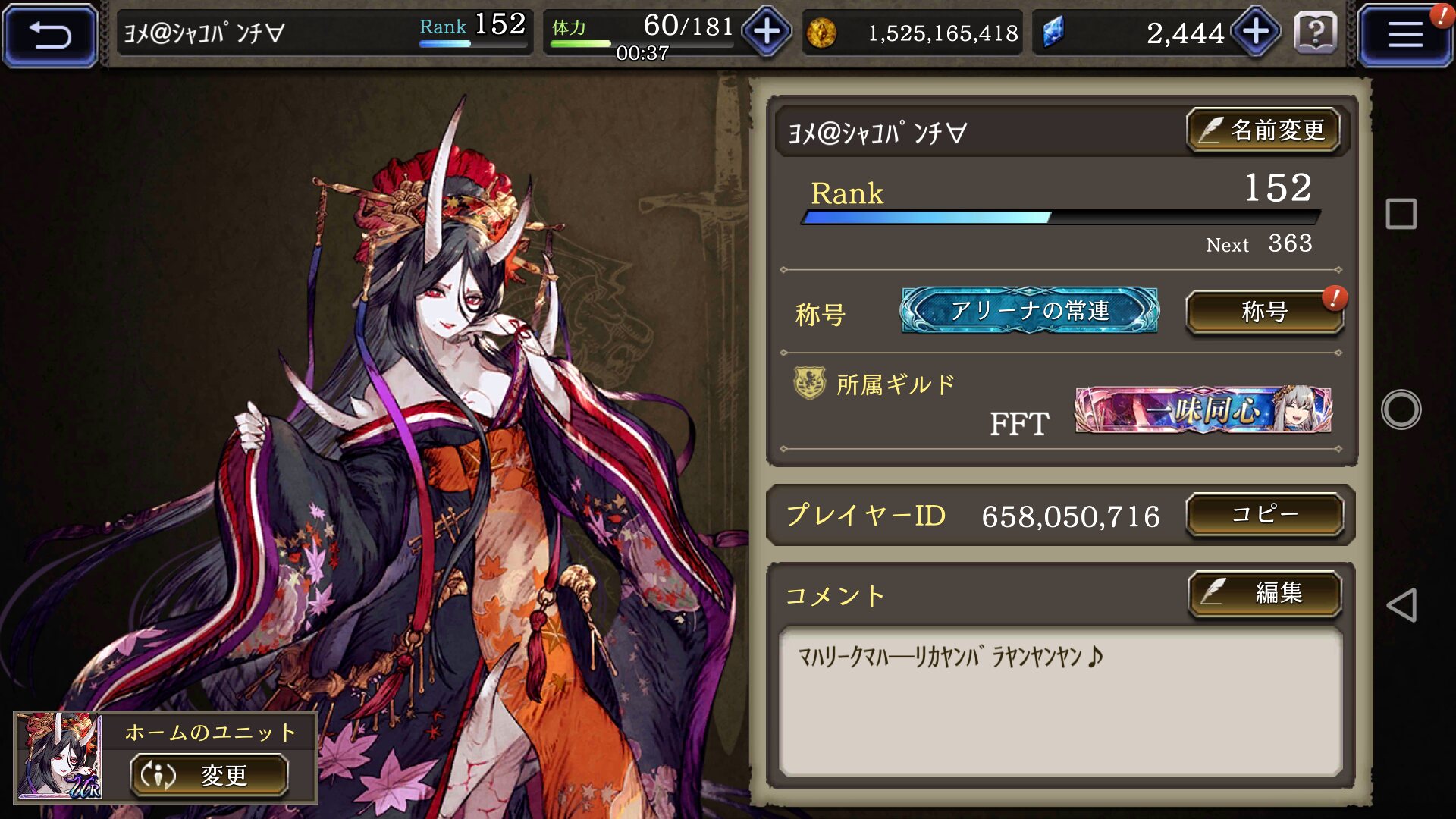This screenshot has height=819, width=1456.
Task: Tap the 名前変更 name change button
Action: pyautogui.click(x=1263, y=130)
